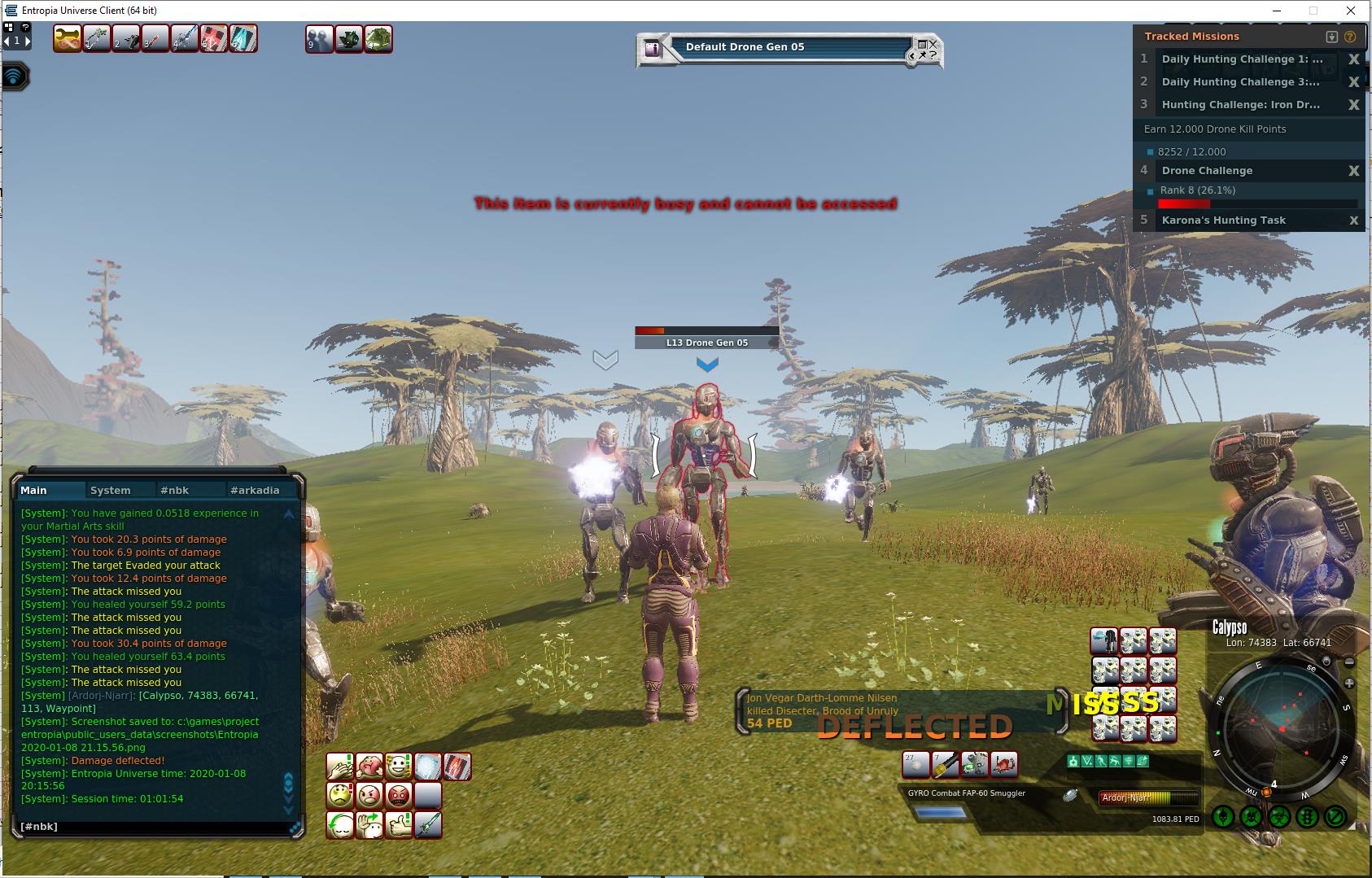
Task: Remove Drone Challenge from tracked missions
Action: click(1354, 171)
